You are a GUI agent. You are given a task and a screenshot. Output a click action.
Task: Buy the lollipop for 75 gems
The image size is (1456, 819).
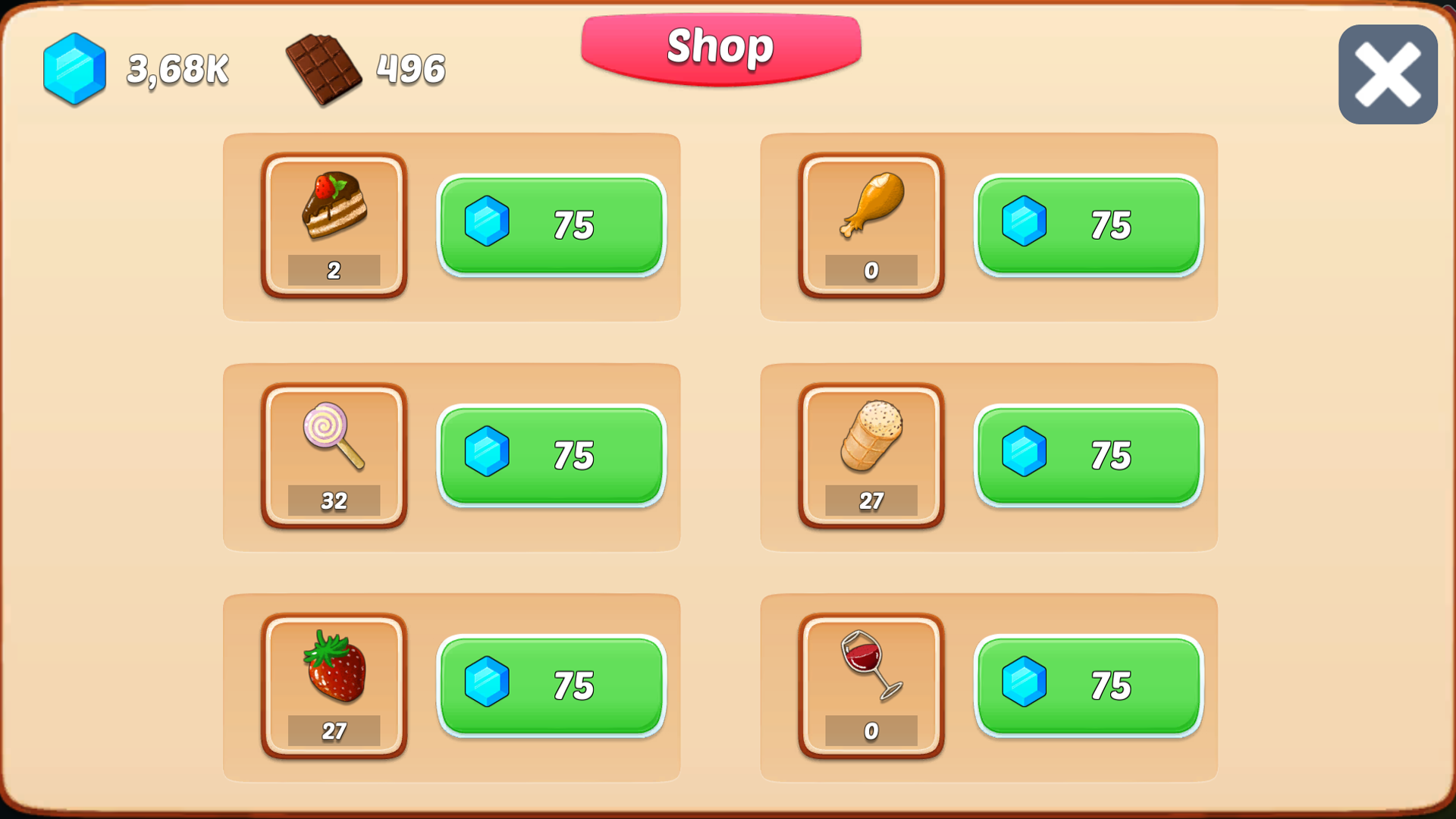pos(551,456)
